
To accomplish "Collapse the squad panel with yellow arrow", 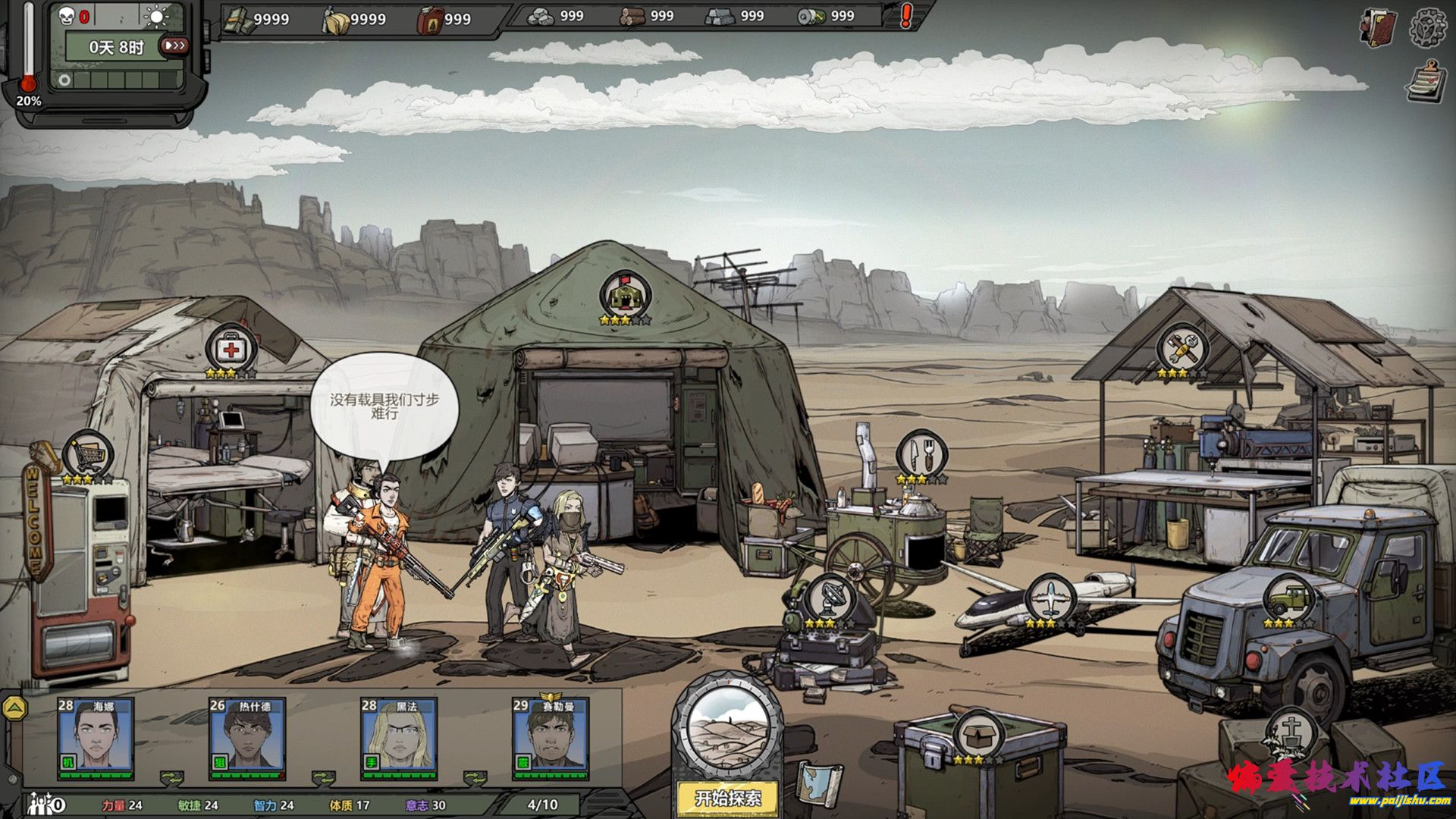I will (14, 708).
